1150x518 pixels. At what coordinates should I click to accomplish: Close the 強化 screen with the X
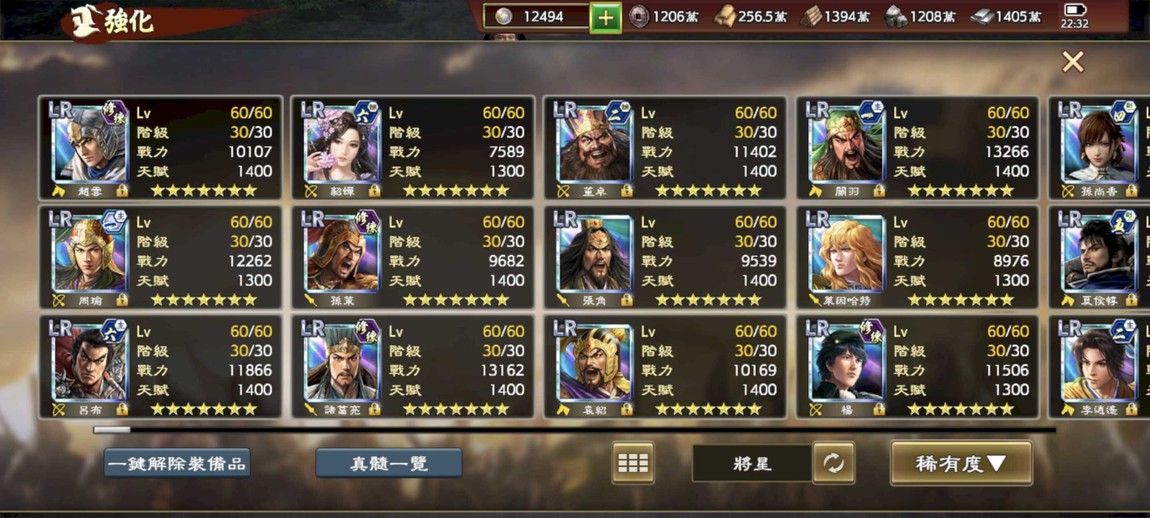[x=1072, y=62]
